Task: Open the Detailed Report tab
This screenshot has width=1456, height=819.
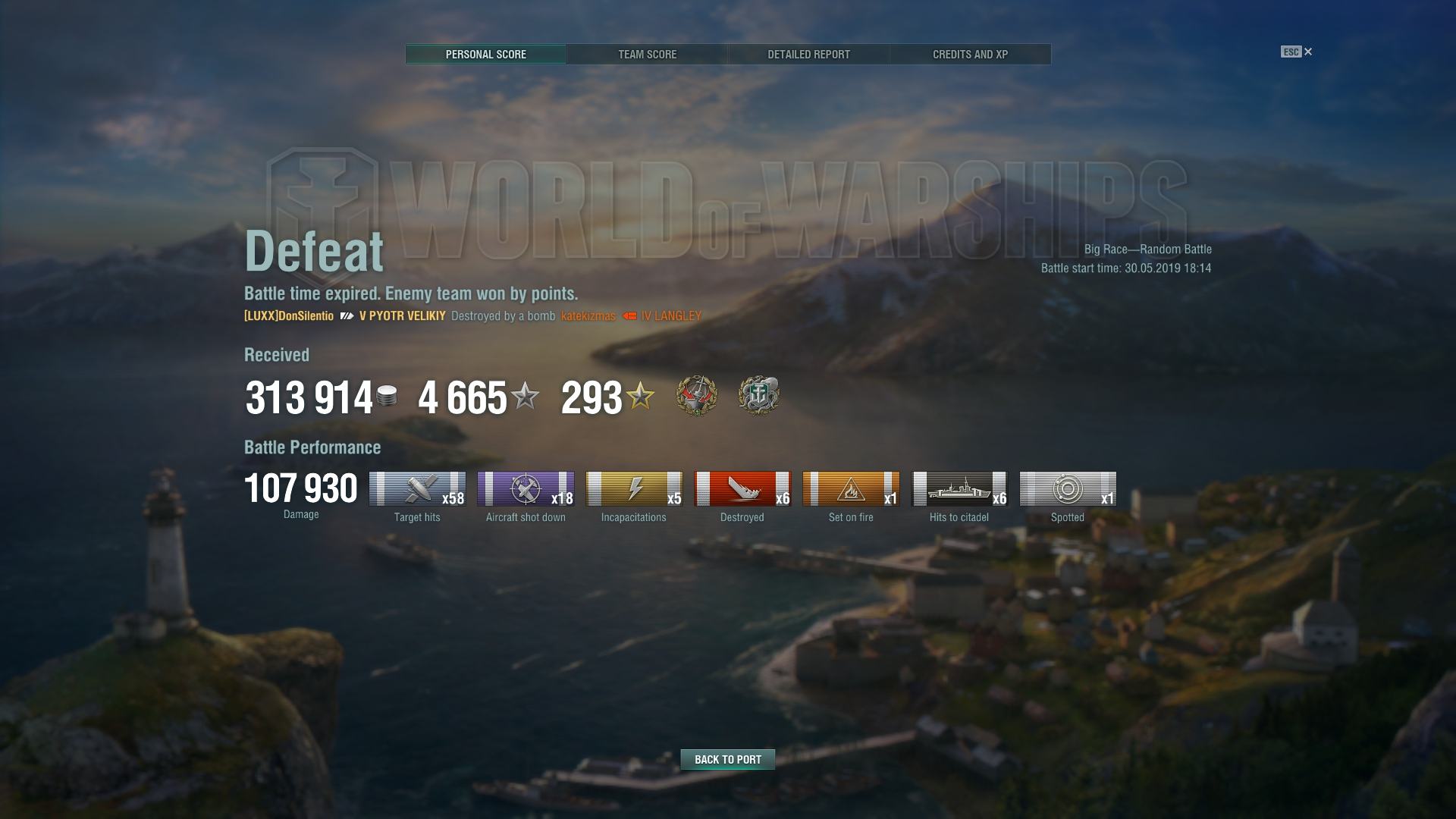Action: click(808, 55)
